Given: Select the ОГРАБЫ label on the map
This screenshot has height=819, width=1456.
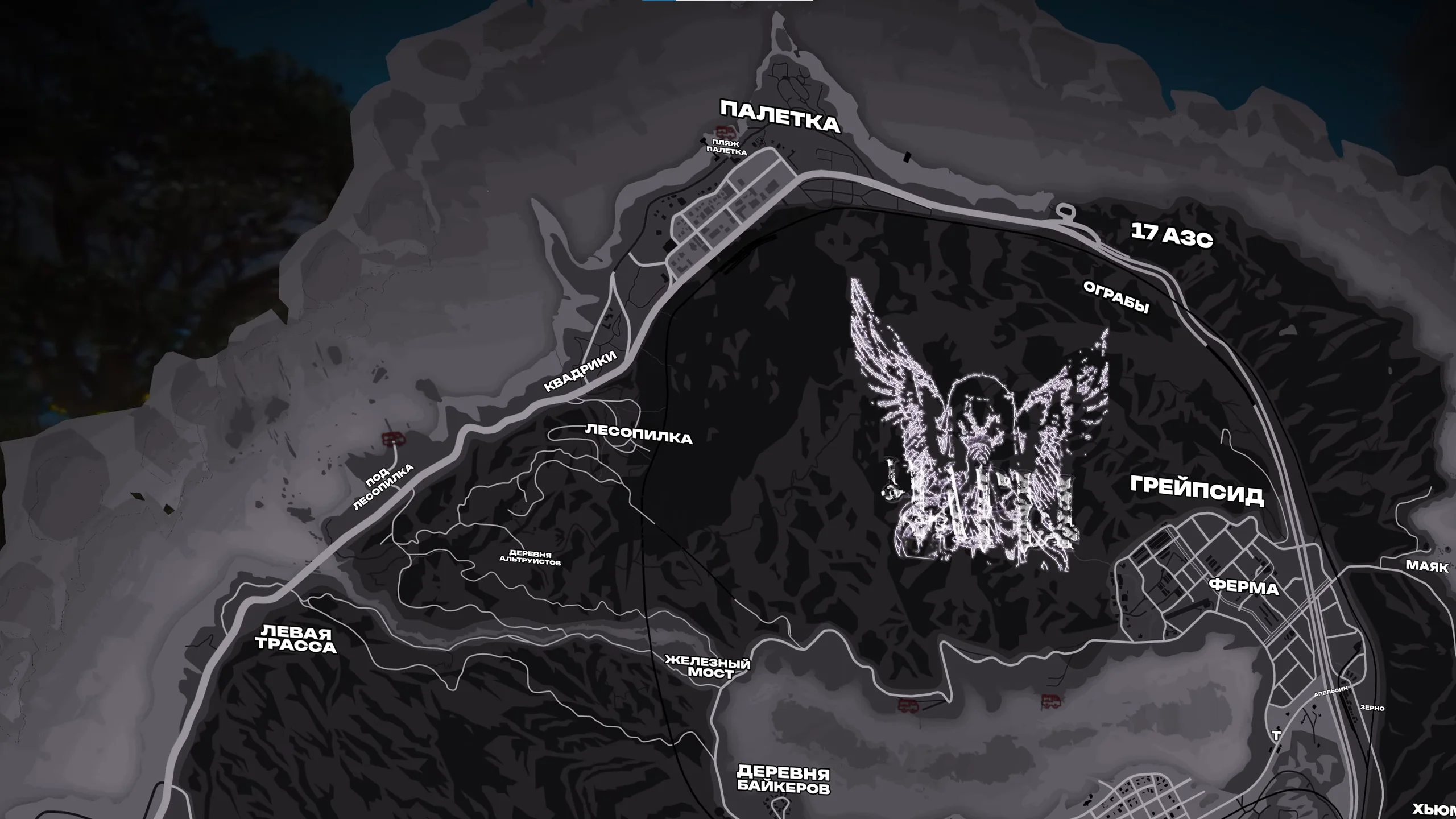Looking at the screenshot, I should (1116, 297).
